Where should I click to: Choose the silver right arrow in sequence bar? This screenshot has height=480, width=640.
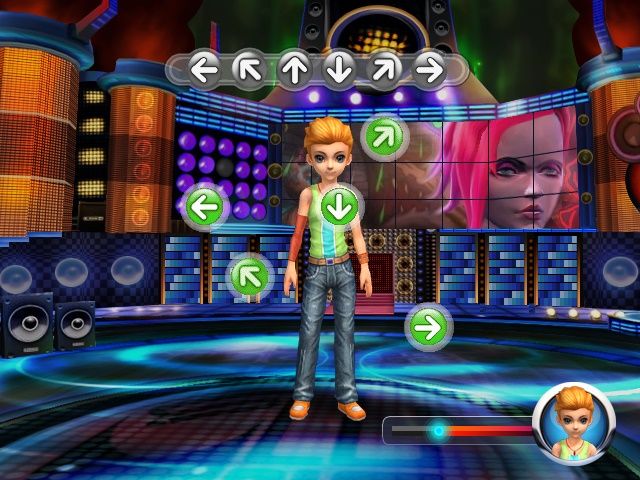click(x=429, y=69)
